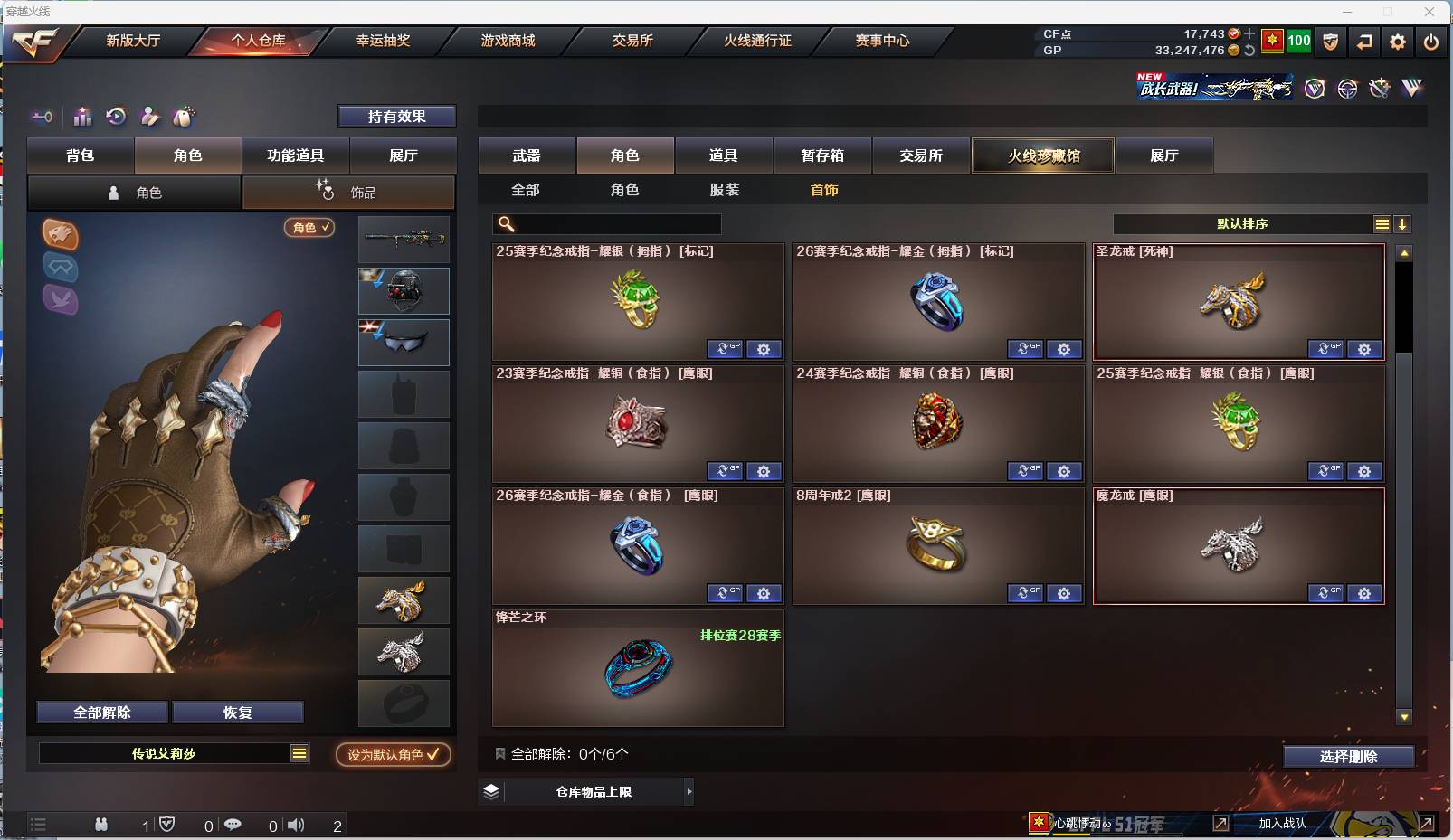Click the friends binoculars icon in status bar
This screenshot has height=840, width=1453.
[x=101, y=825]
